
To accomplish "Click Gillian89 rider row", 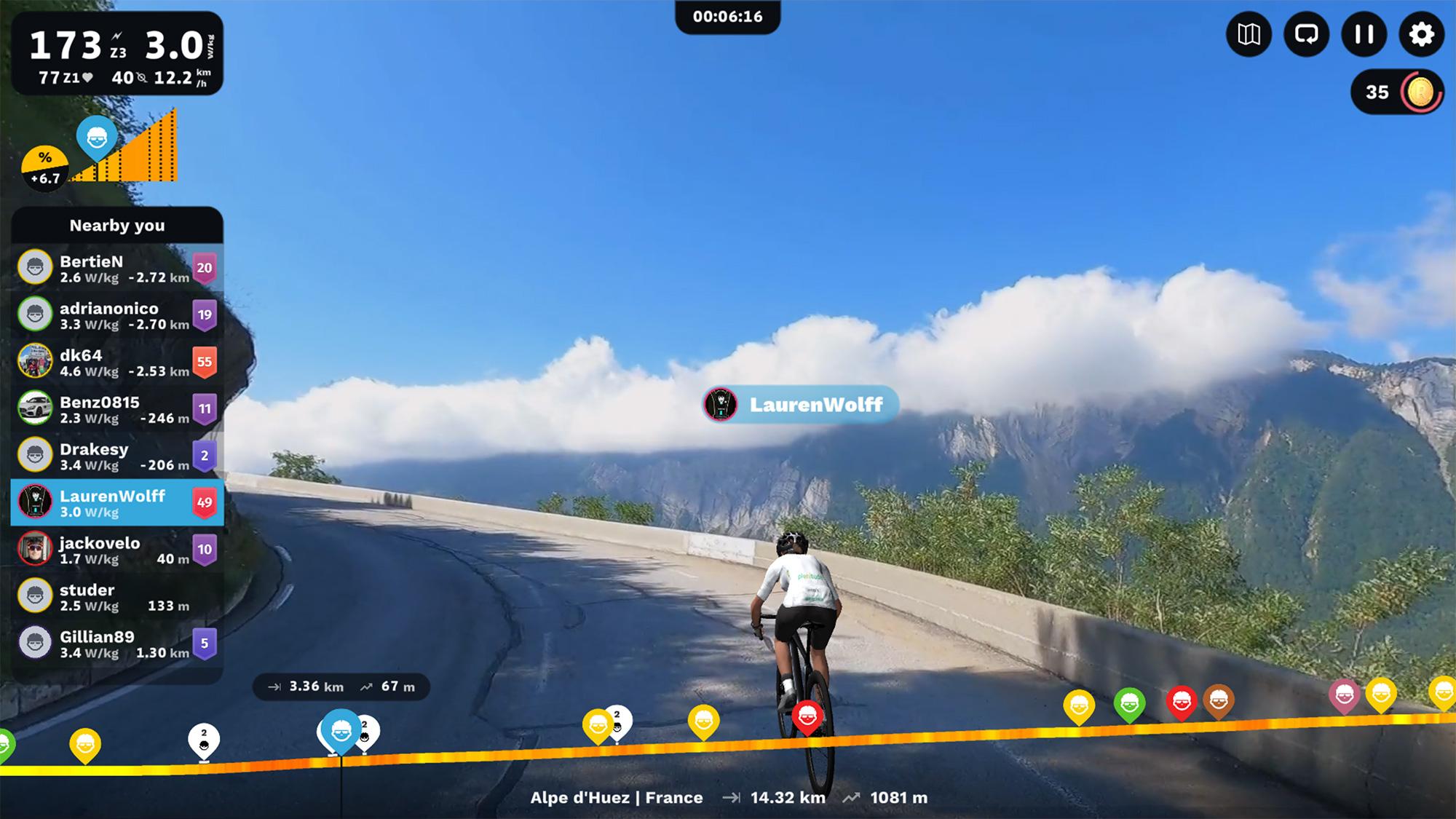I will click(x=116, y=644).
